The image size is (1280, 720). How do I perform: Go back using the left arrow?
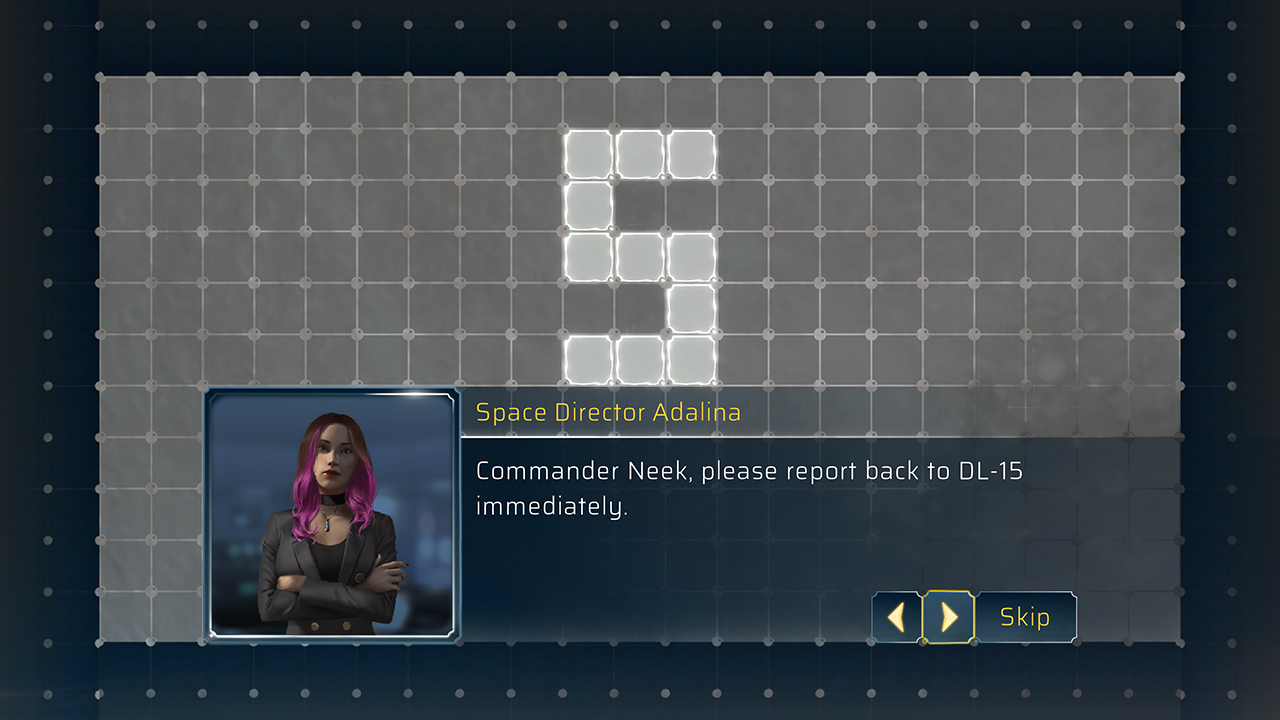pyautogui.click(x=895, y=617)
